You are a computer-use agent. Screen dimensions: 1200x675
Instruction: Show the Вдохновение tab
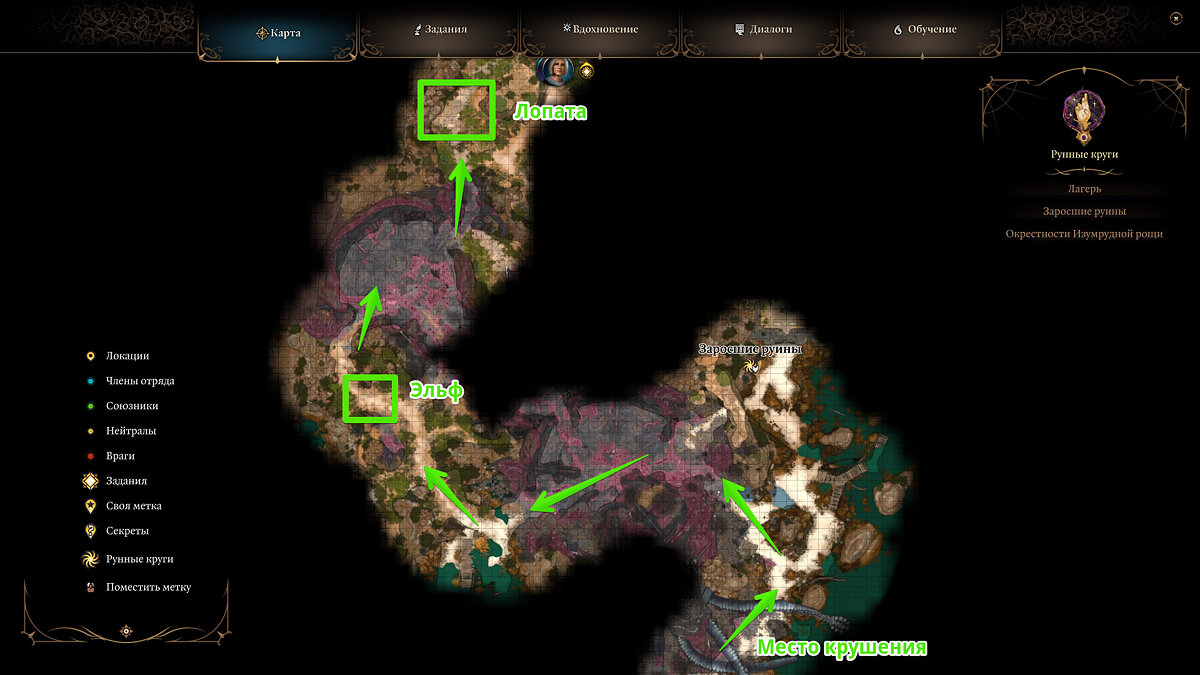(600, 30)
